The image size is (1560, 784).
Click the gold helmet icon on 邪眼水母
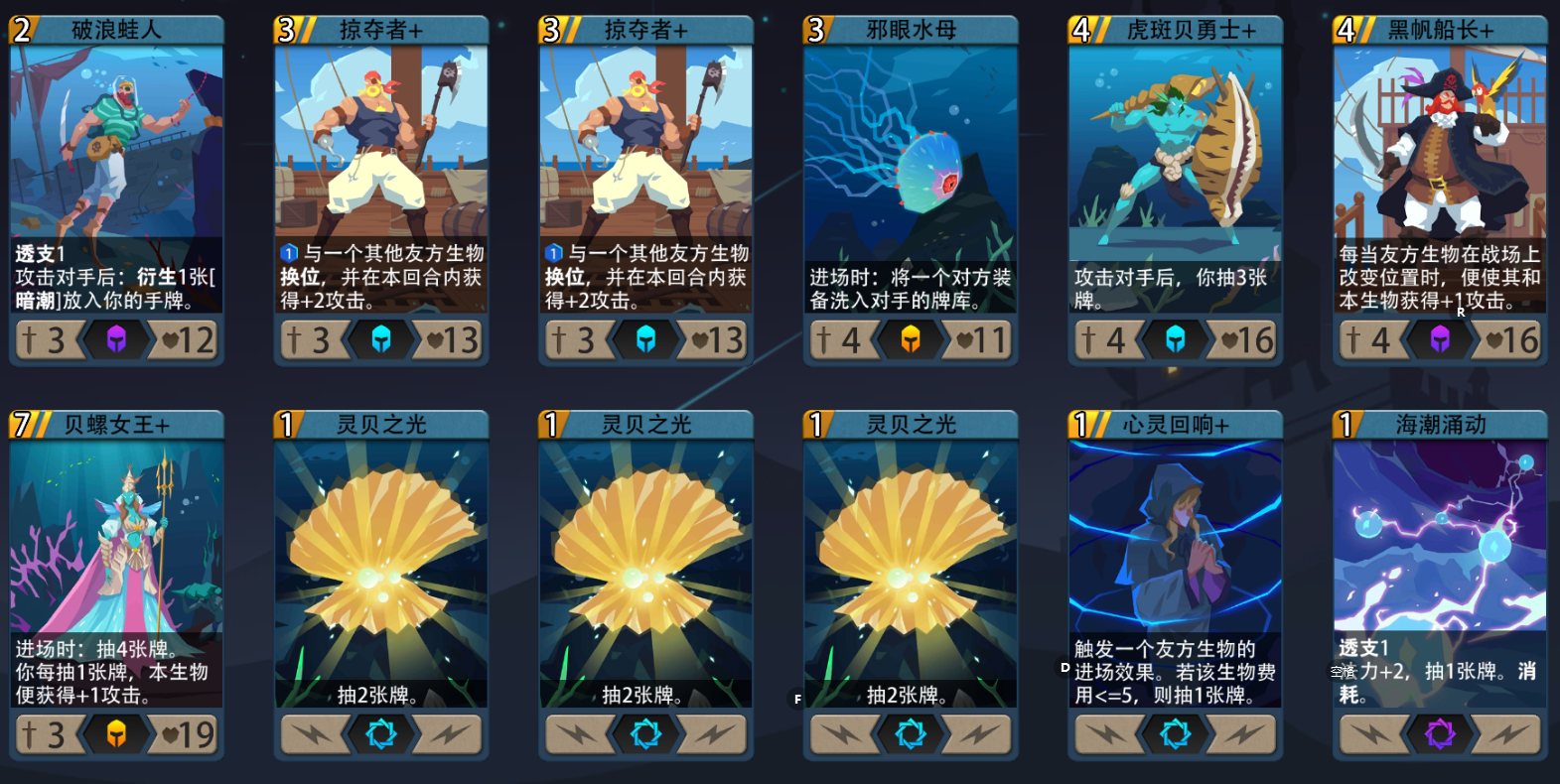[x=911, y=339]
